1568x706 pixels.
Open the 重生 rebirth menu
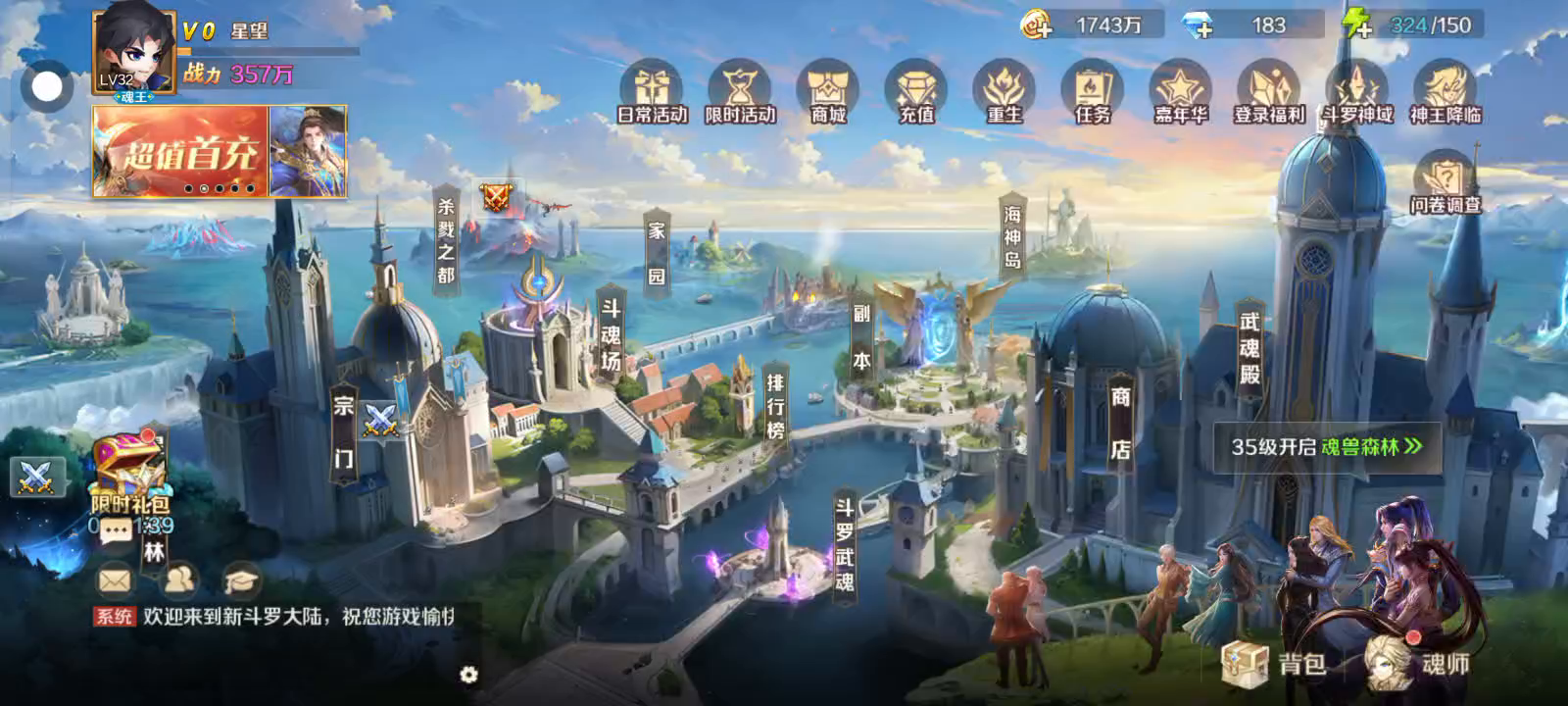pos(1004,92)
